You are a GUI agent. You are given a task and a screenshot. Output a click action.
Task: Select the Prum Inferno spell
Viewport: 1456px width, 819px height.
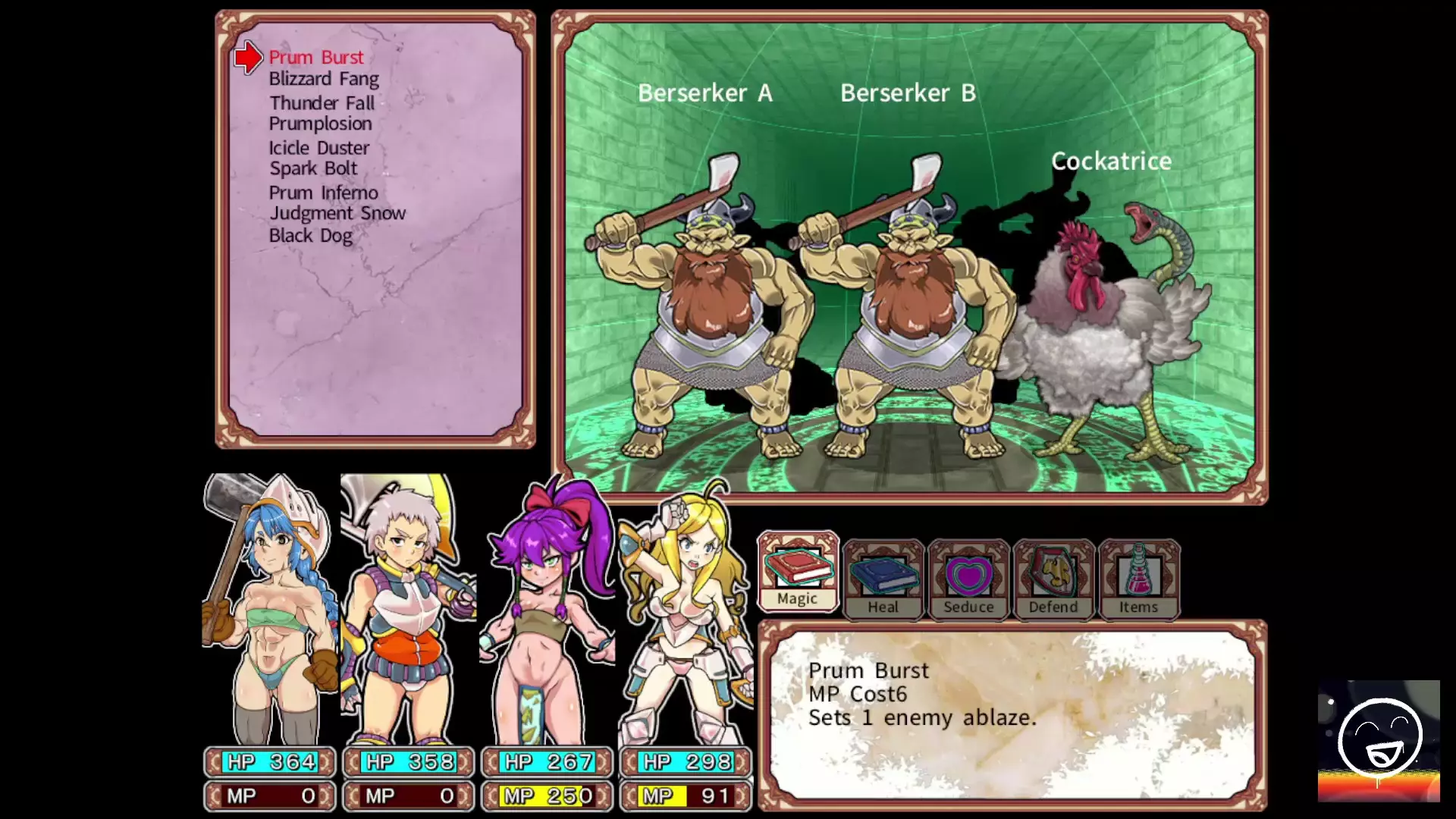coord(323,193)
